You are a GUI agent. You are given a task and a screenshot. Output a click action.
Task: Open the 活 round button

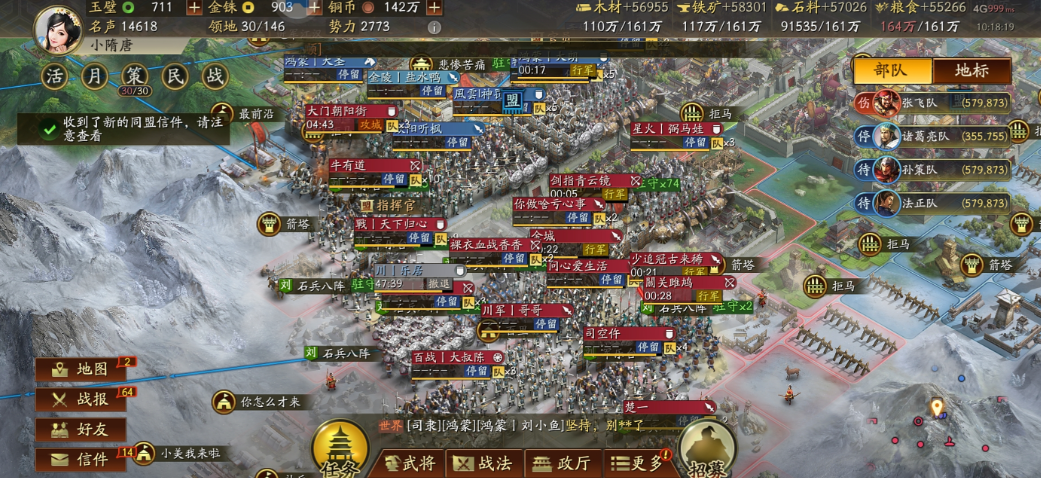coord(55,76)
